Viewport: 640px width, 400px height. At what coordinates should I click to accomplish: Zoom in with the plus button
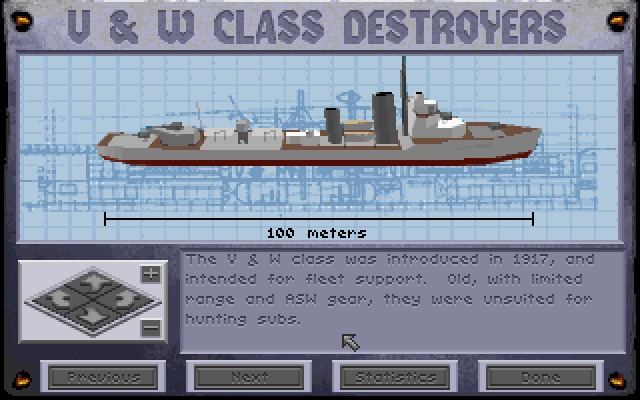point(150,274)
